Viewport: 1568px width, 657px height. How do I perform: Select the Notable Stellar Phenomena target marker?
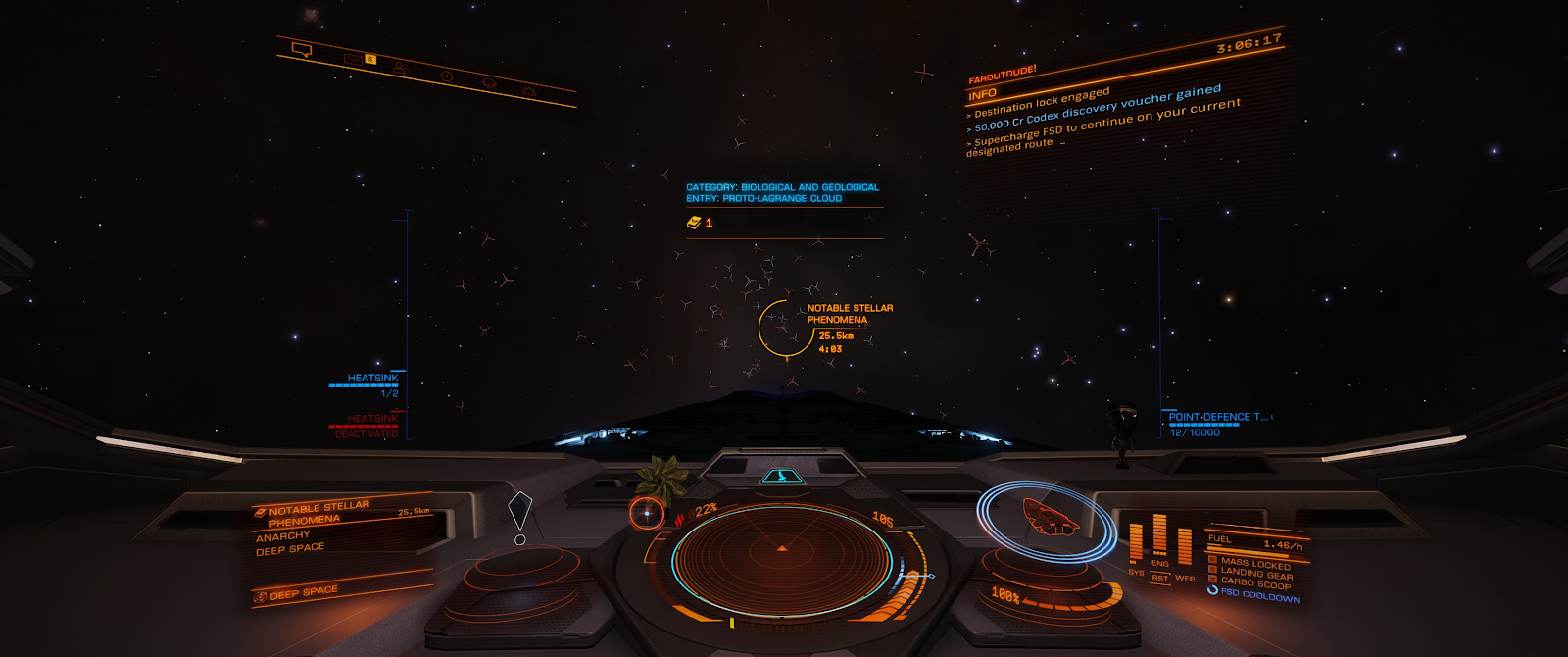786,328
